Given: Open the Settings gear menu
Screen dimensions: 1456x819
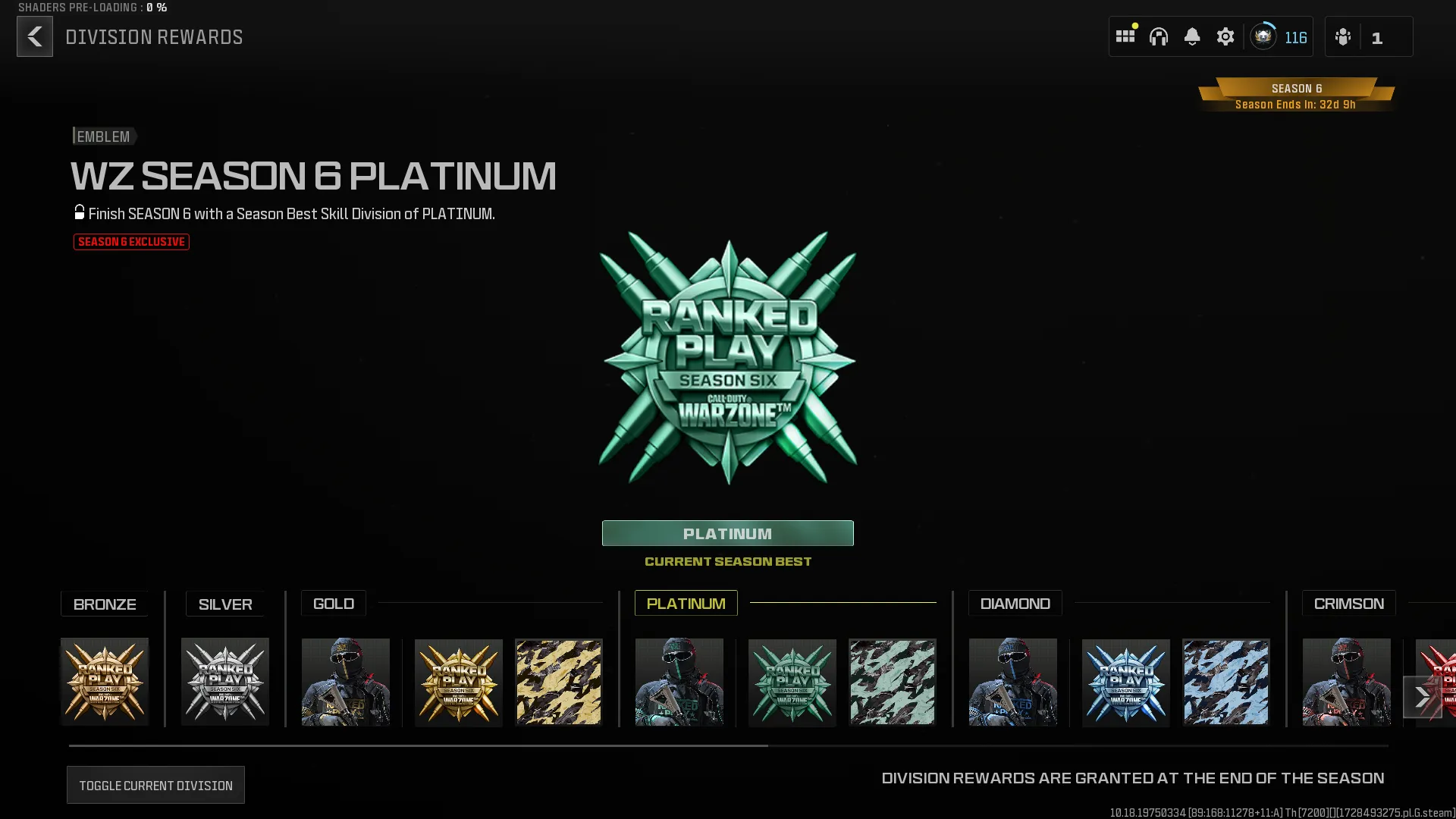Looking at the screenshot, I should 1226,36.
